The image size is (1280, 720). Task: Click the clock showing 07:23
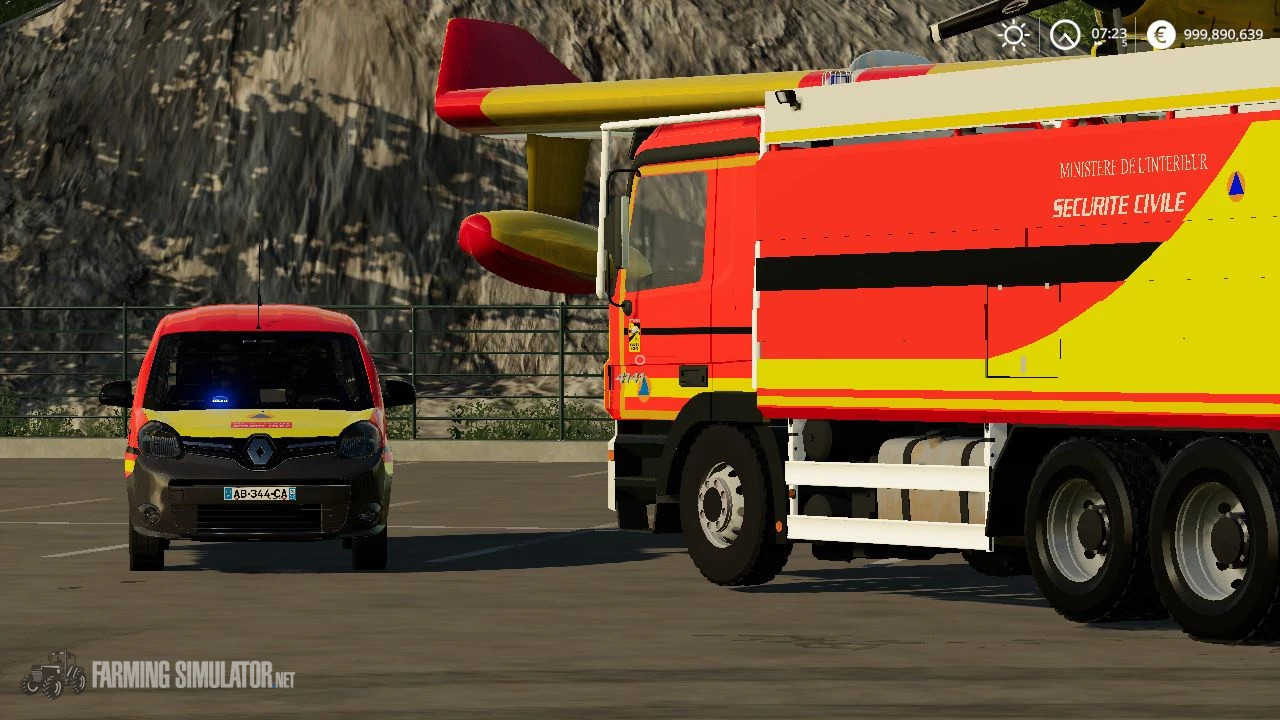coord(1106,32)
